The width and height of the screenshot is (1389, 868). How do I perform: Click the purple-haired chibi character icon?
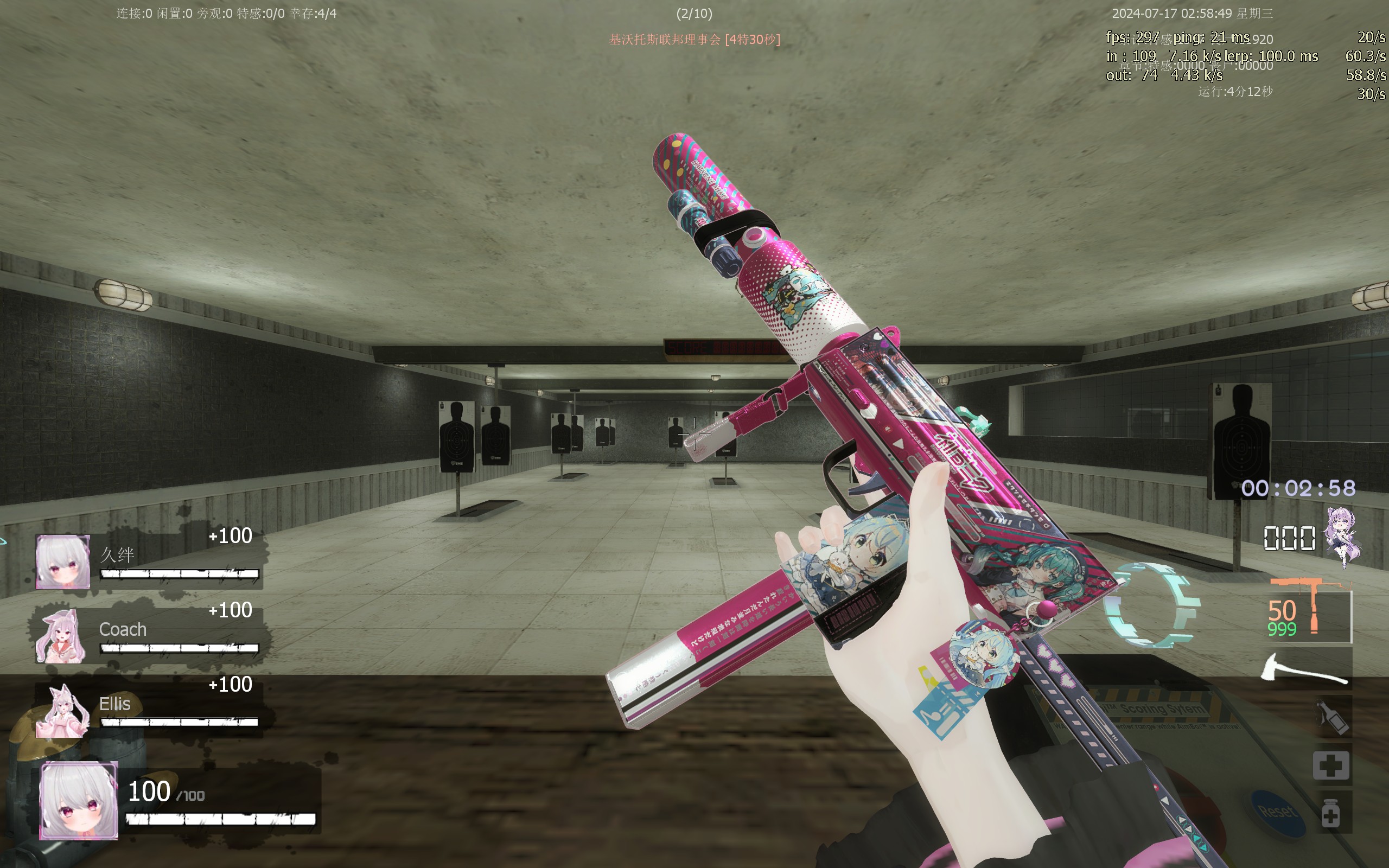point(1343,537)
